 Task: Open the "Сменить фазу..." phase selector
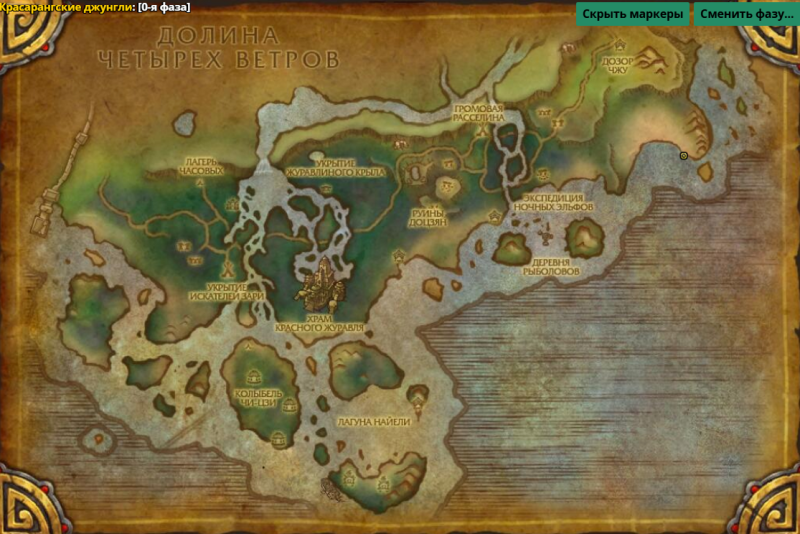745,14
